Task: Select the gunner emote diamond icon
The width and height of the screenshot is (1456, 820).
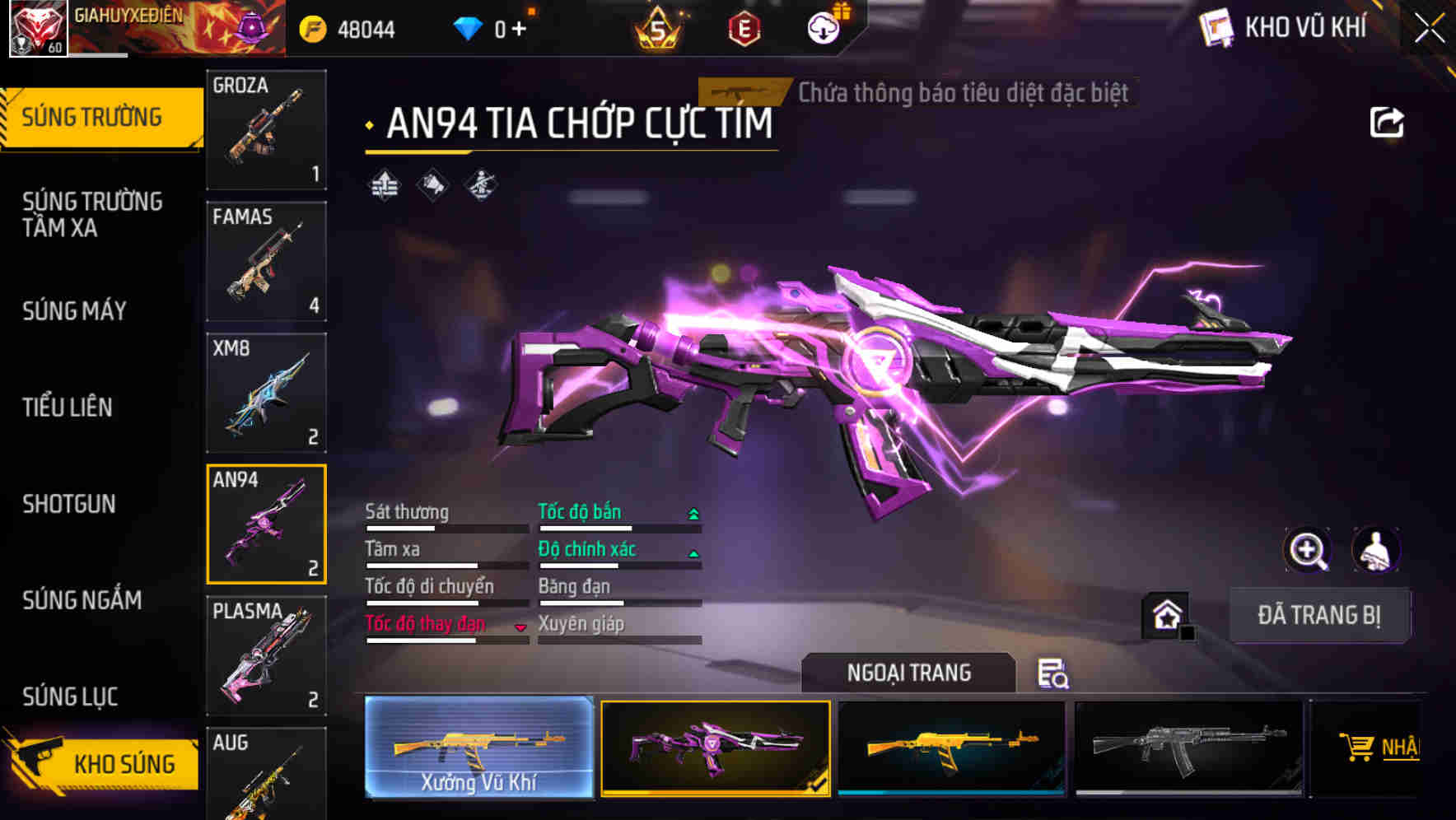Action: tap(482, 185)
